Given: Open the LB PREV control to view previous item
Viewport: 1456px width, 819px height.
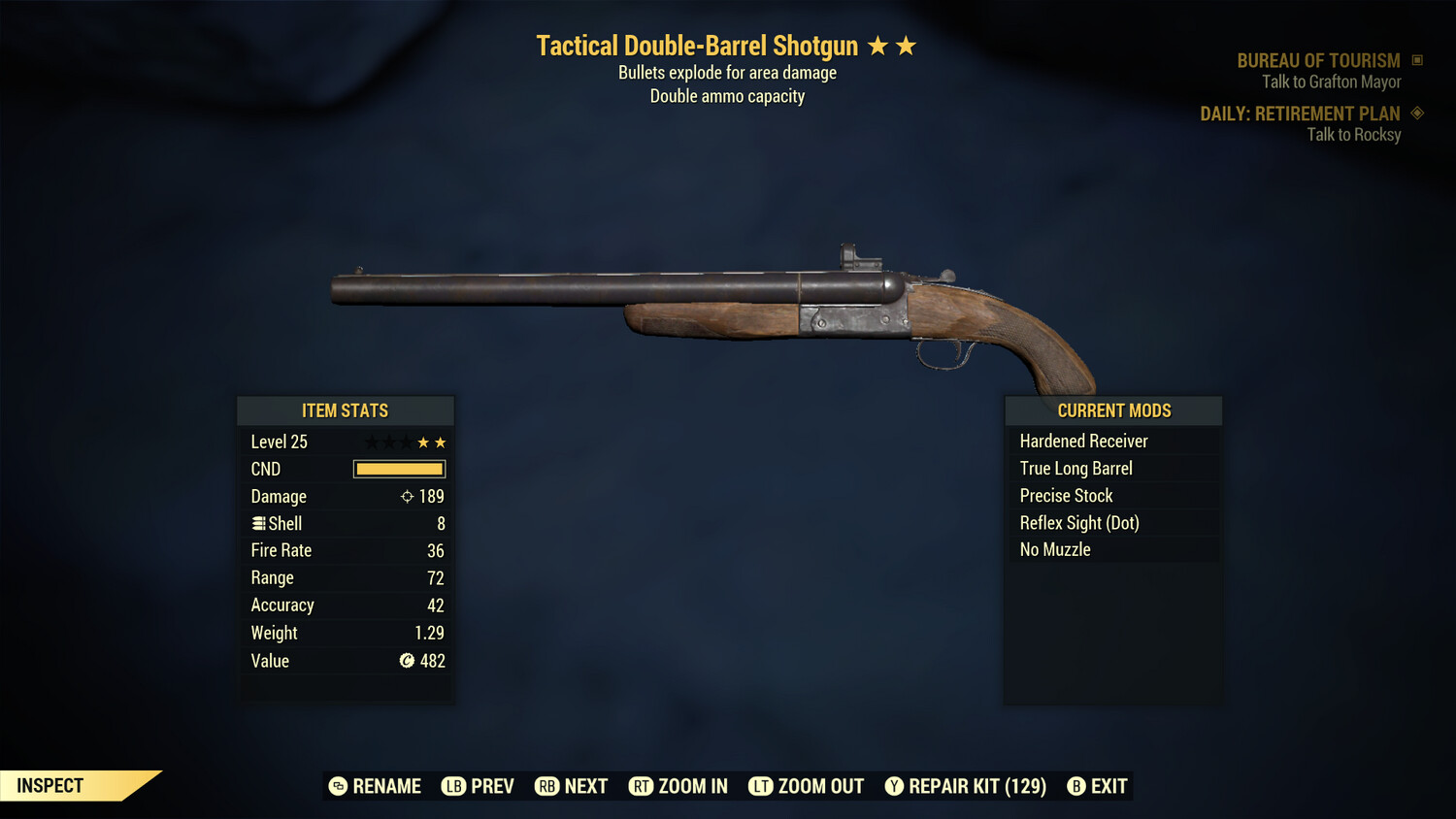Looking at the screenshot, I should pos(478,786).
